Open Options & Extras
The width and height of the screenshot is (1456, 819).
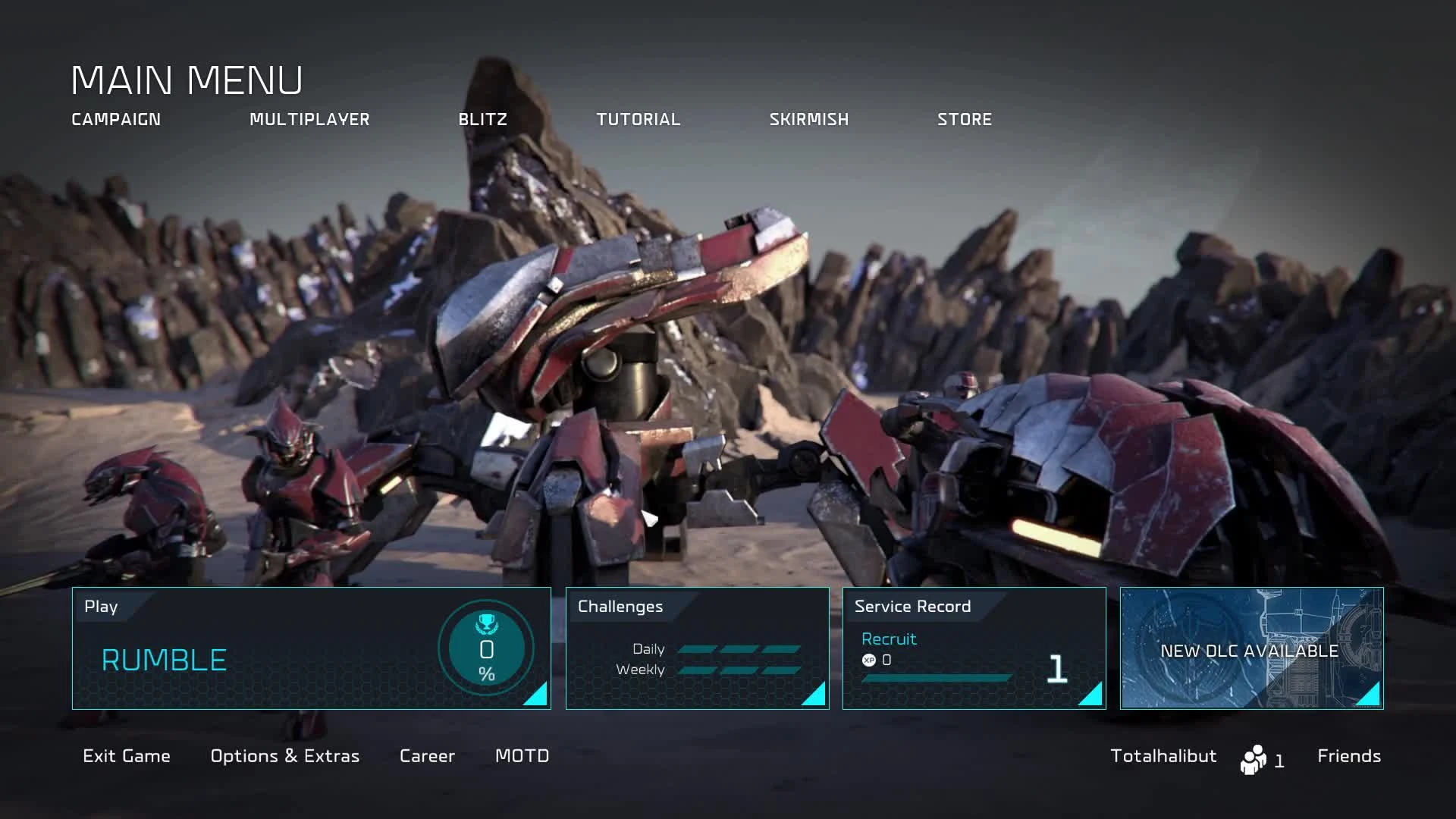click(x=284, y=756)
